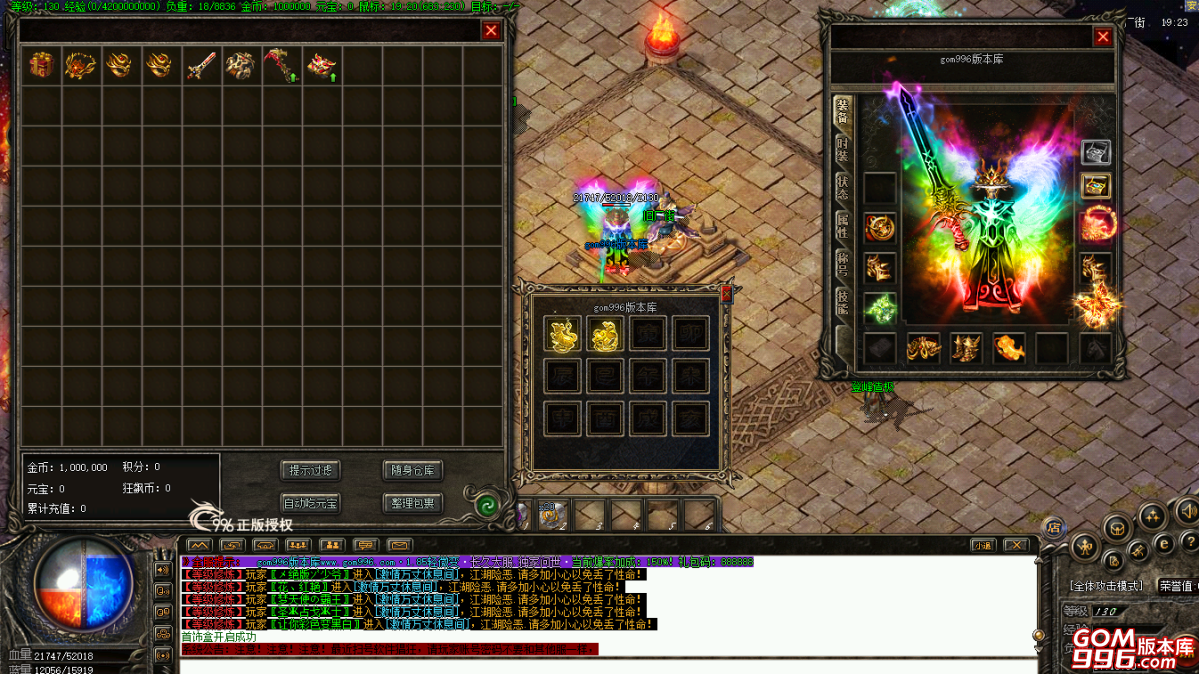The height and width of the screenshot is (674, 1199).
Task: Switch to the 状态 status tab
Action: pyautogui.click(x=842, y=188)
